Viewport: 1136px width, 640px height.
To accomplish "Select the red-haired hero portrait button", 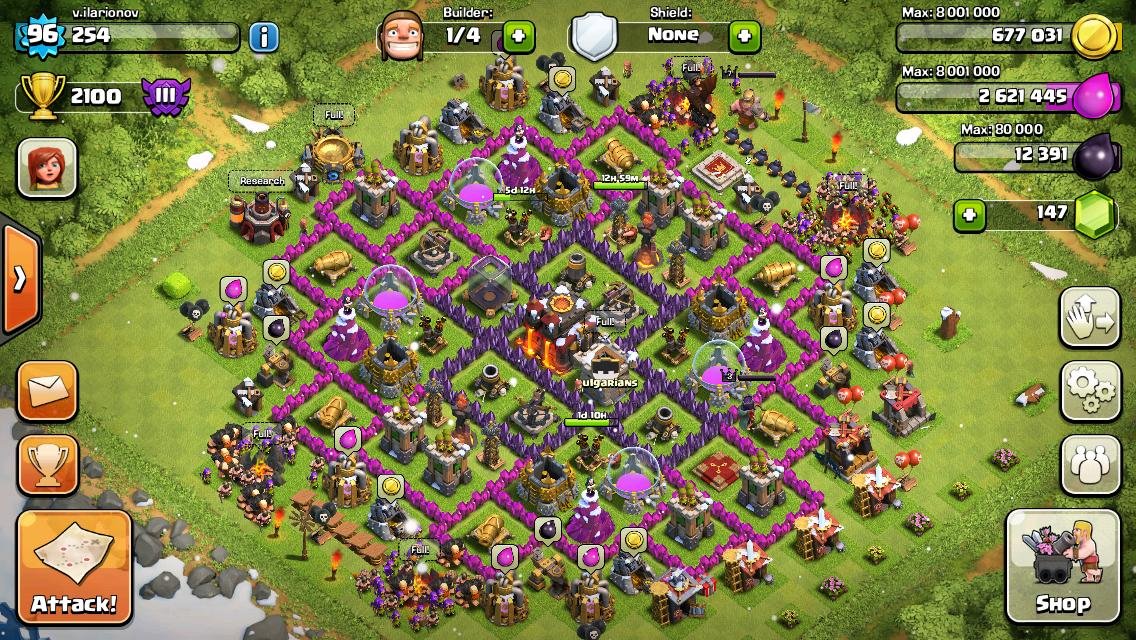I will pos(47,167).
